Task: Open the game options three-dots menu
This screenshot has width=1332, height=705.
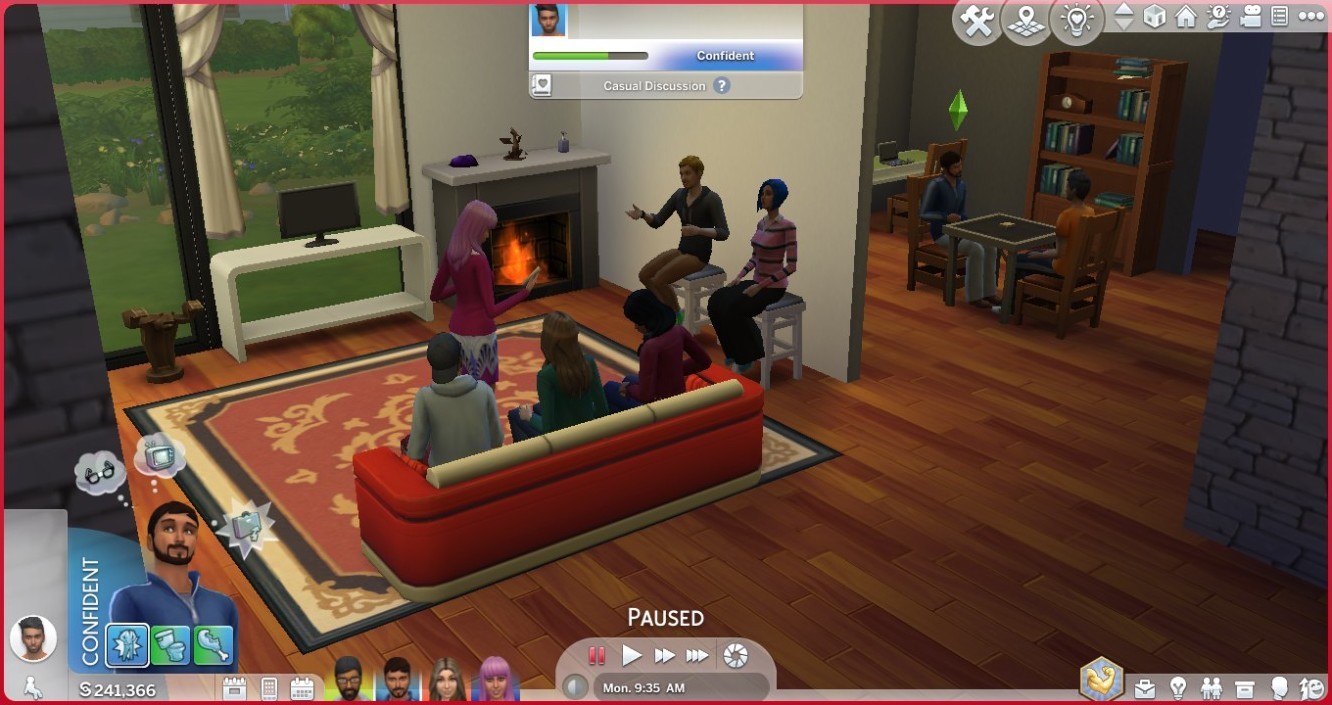Action: pyautogui.click(x=1311, y=16)
